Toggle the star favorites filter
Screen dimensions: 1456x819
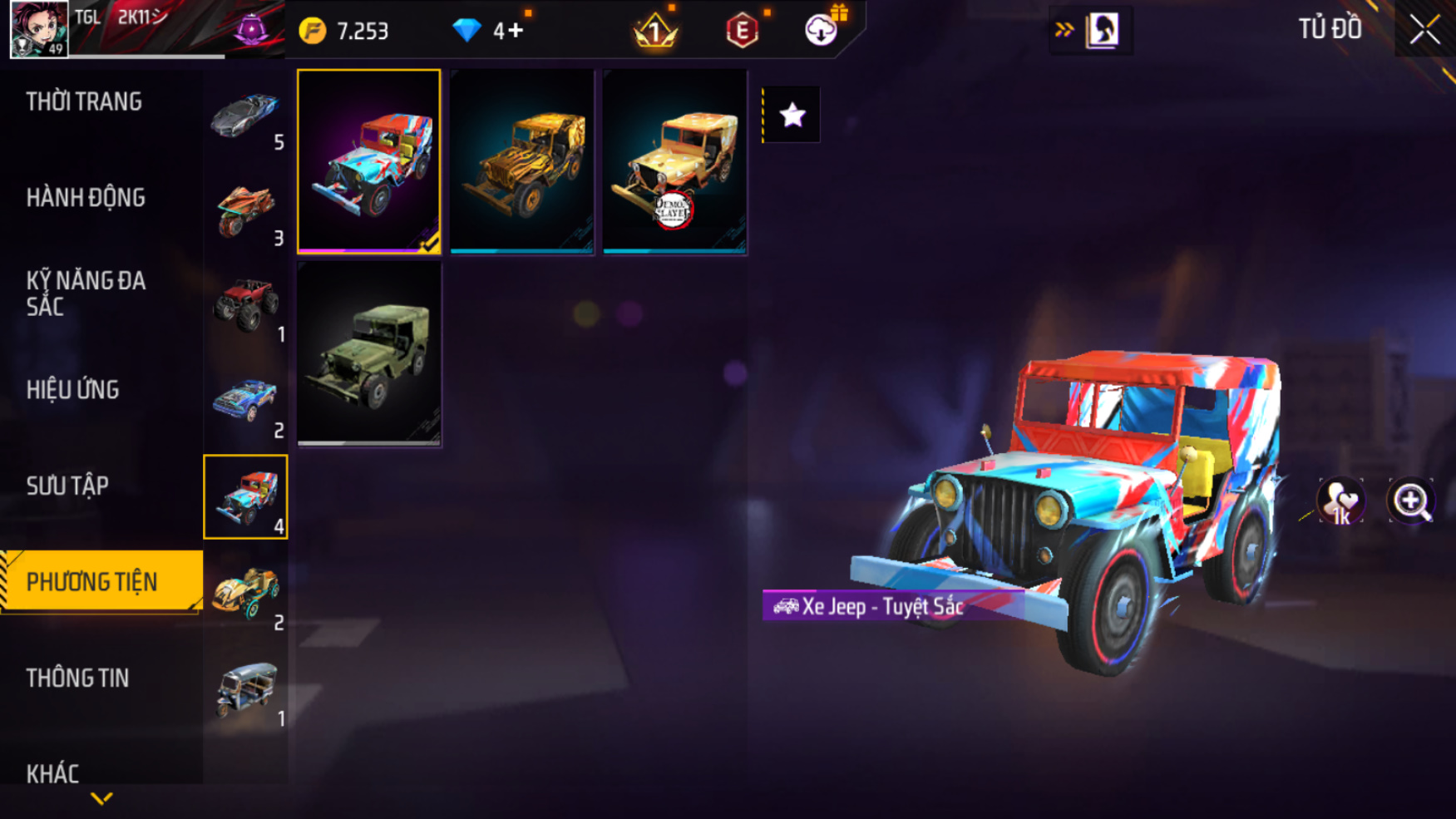792,115
